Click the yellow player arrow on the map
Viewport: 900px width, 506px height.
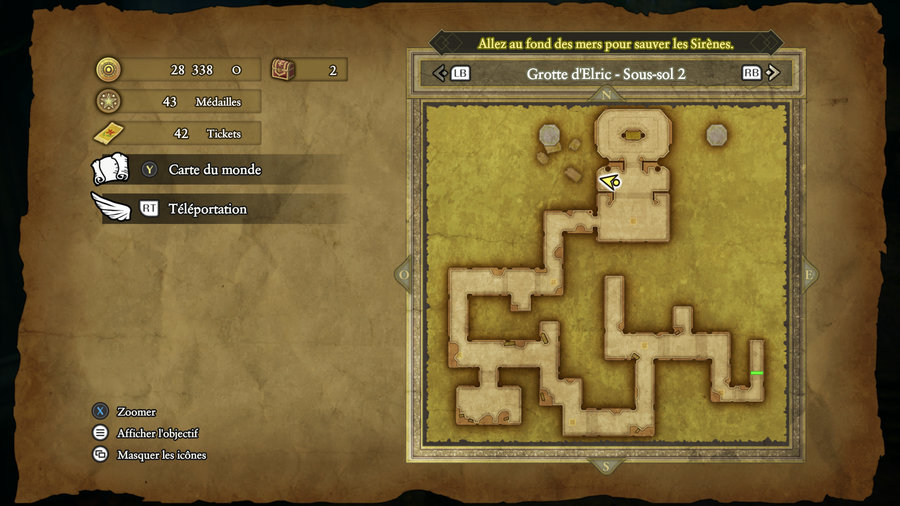[x=610, y=181]
